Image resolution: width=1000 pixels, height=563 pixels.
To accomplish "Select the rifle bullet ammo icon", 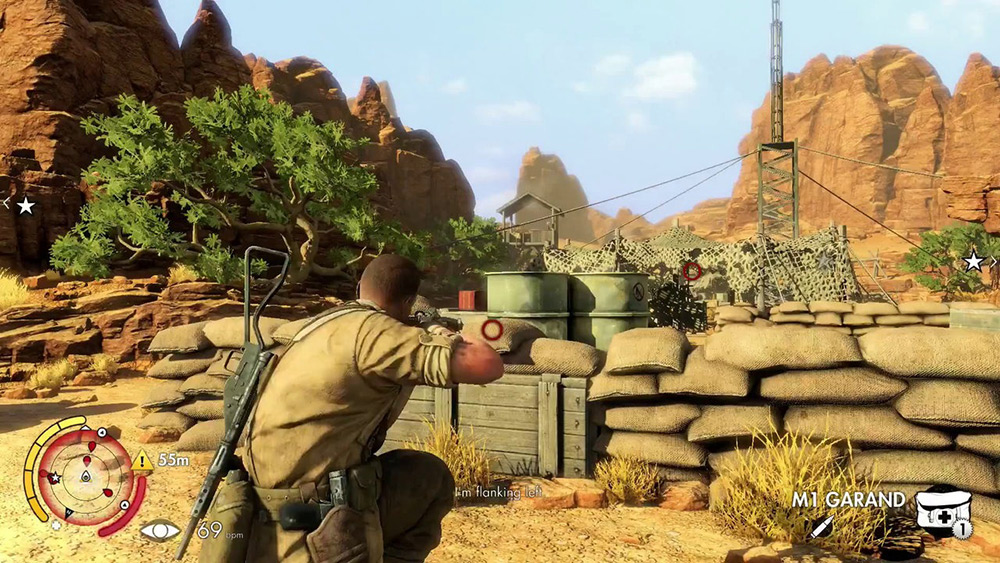I will click(822, 527).
